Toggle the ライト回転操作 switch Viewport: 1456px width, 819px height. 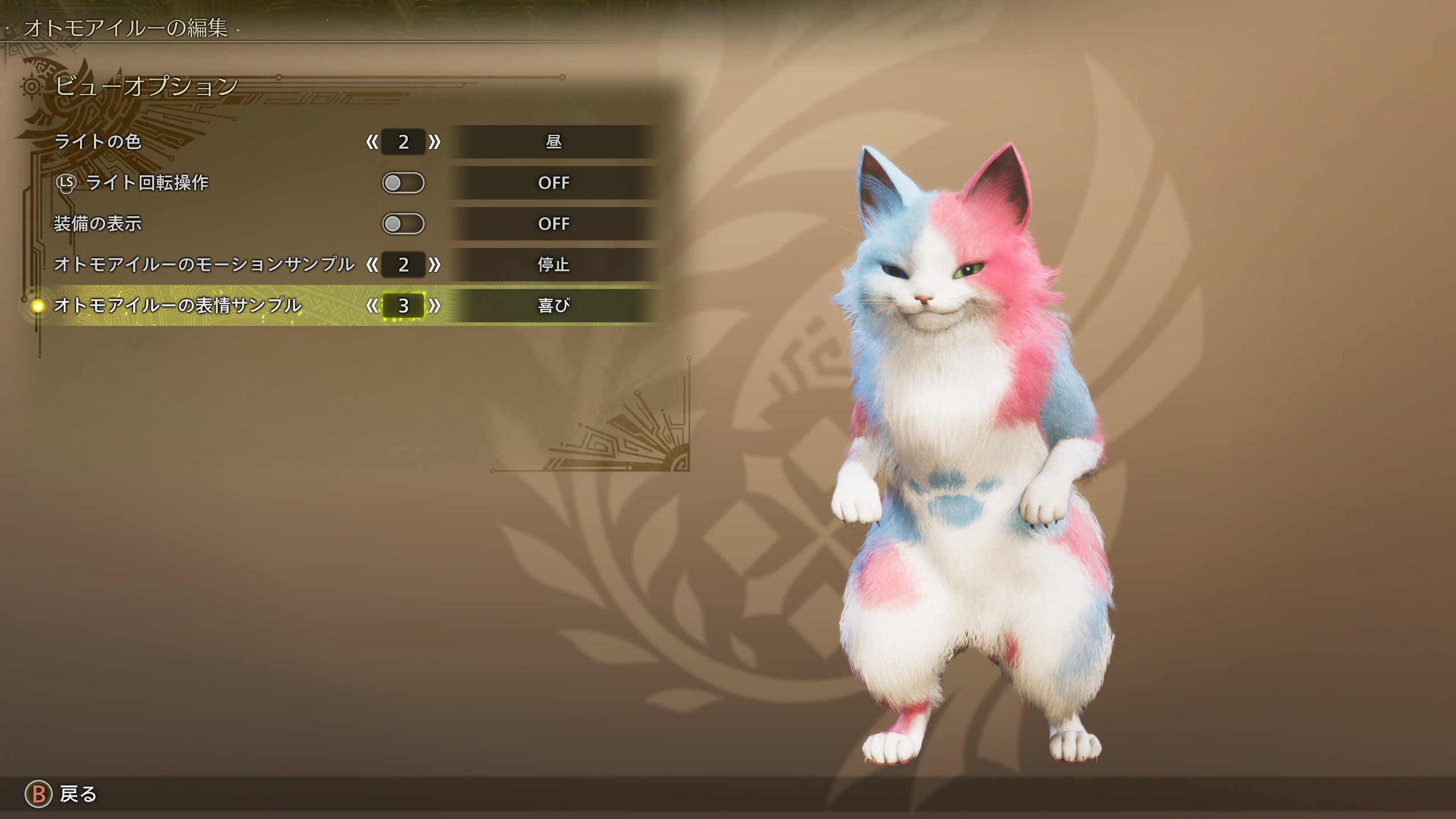point(403,183)
